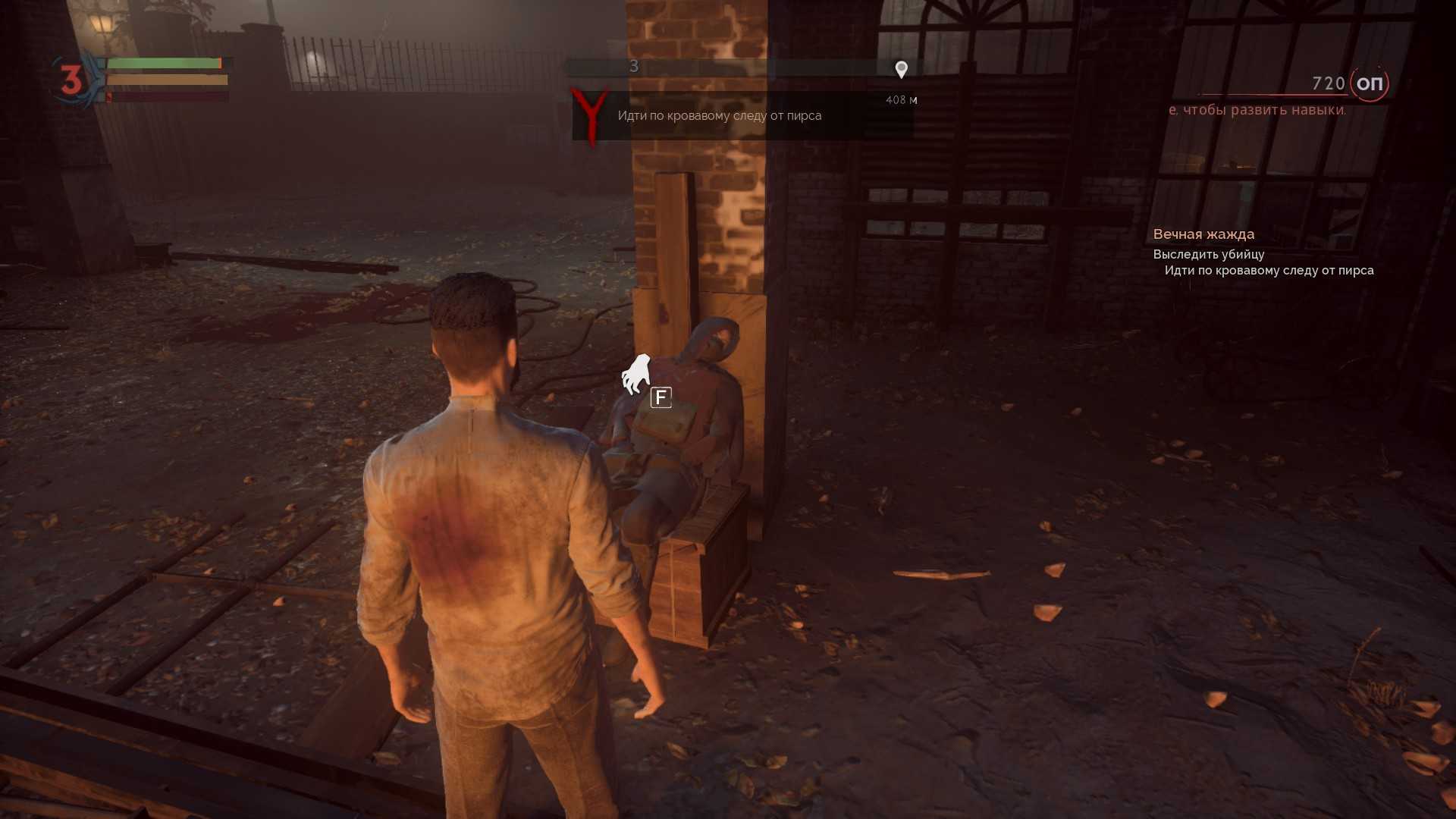Click the red 'ОП' experience points icon
Image resolution: width=1456 pixels, height=819 pixels.
[1369, 83]
